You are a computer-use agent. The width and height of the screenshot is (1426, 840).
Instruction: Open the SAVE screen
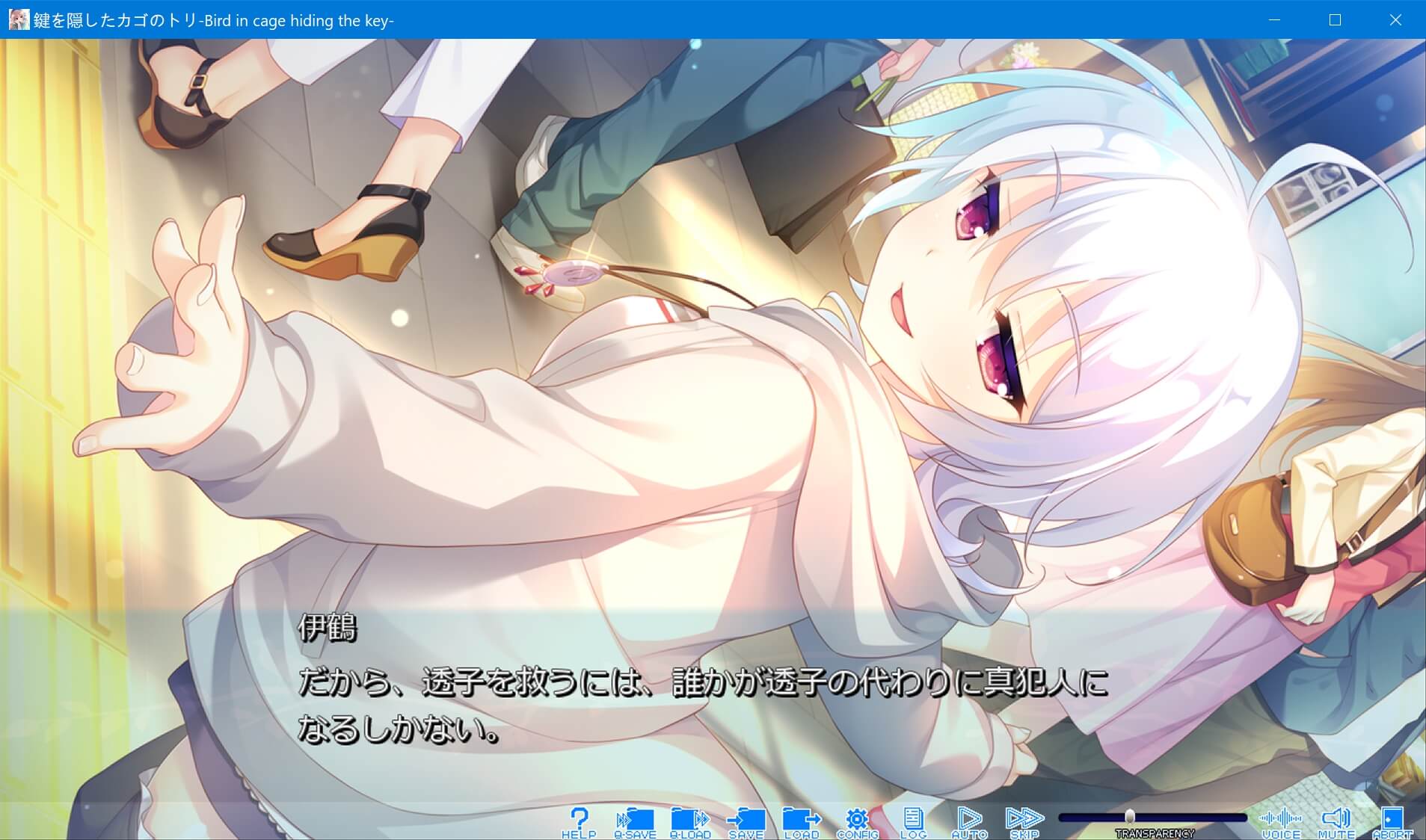pyautogui.click(x=746, y=820)
